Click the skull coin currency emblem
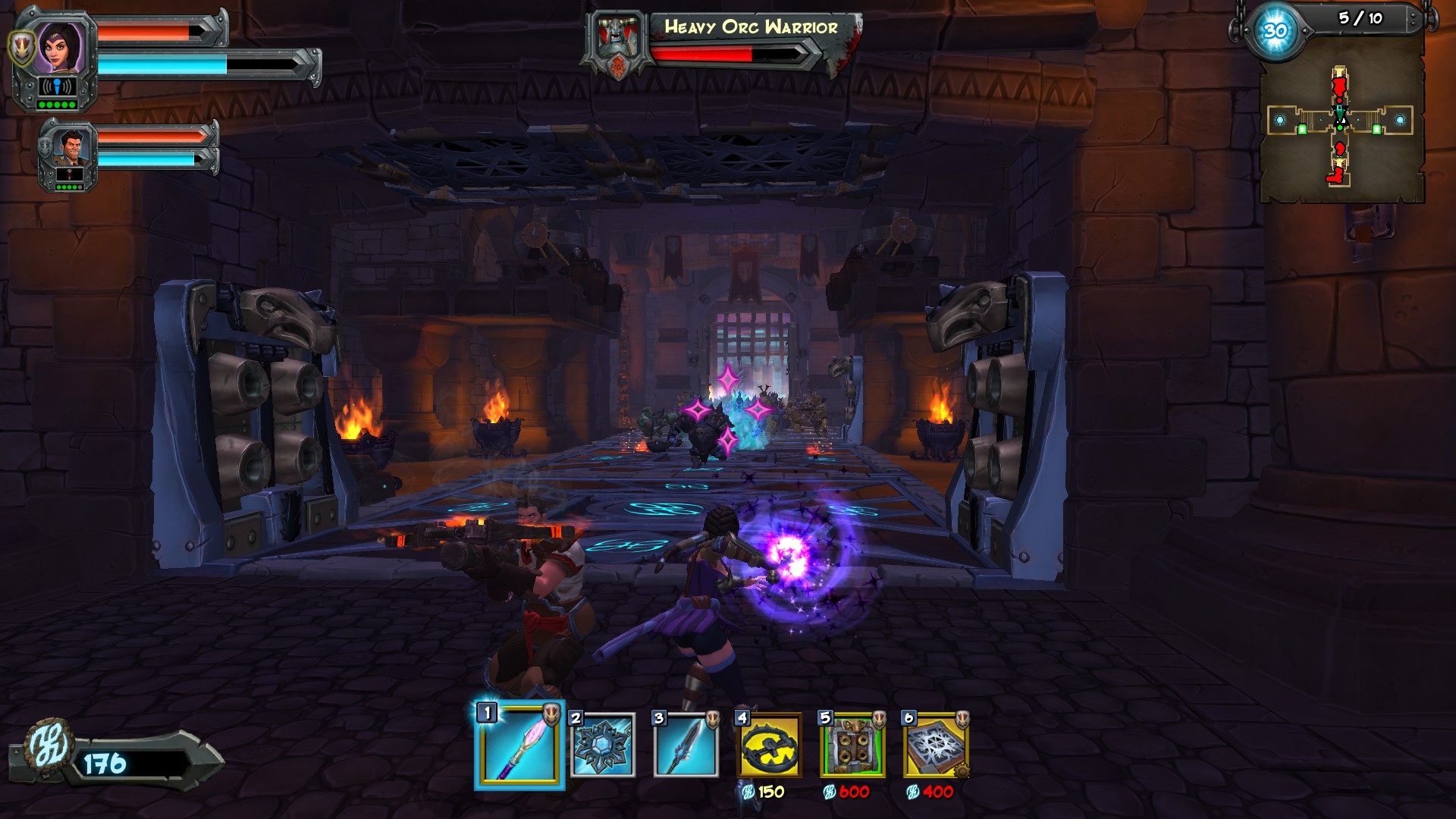This screenshot has width=1456, height=819. [48, 746]
